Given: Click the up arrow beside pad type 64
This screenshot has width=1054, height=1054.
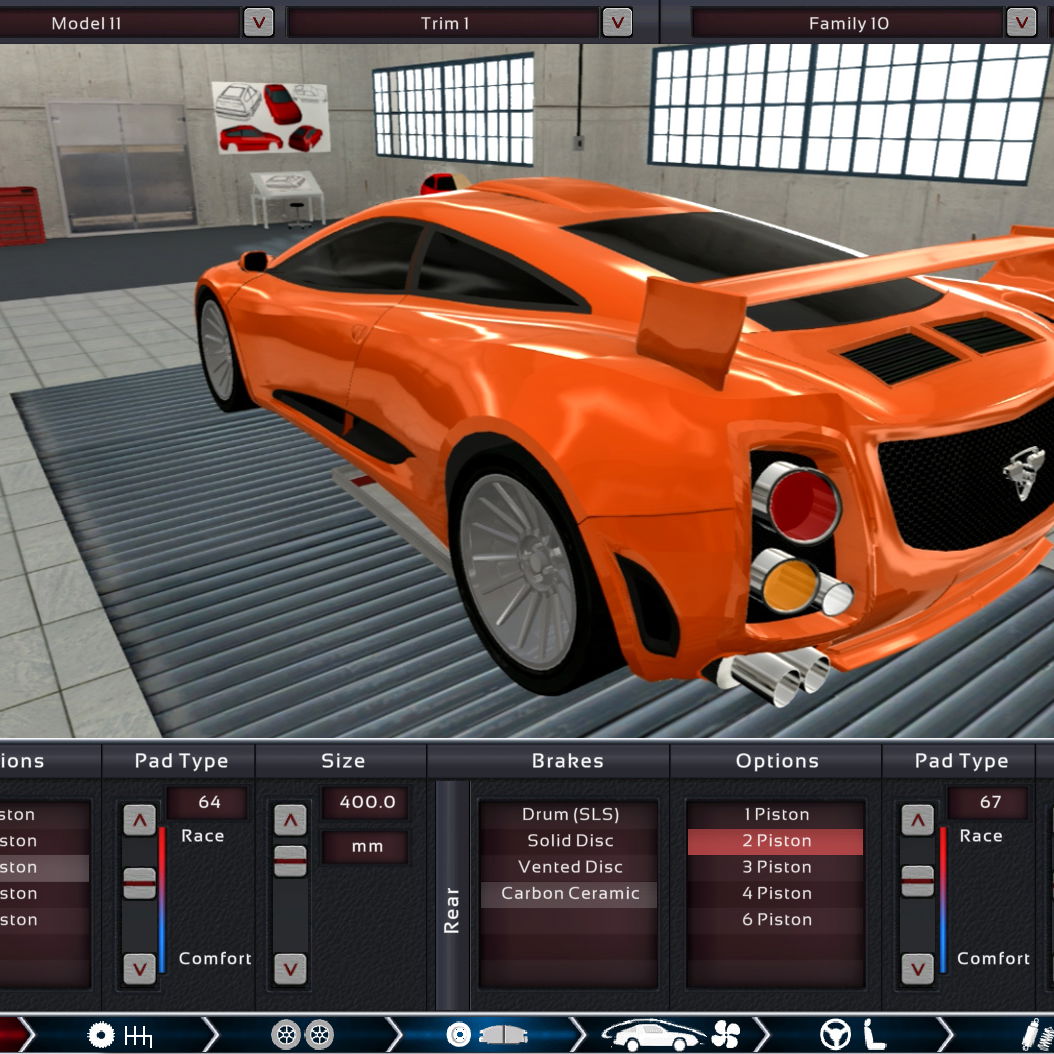Looking at the screenshot, I should coord(139,820).
